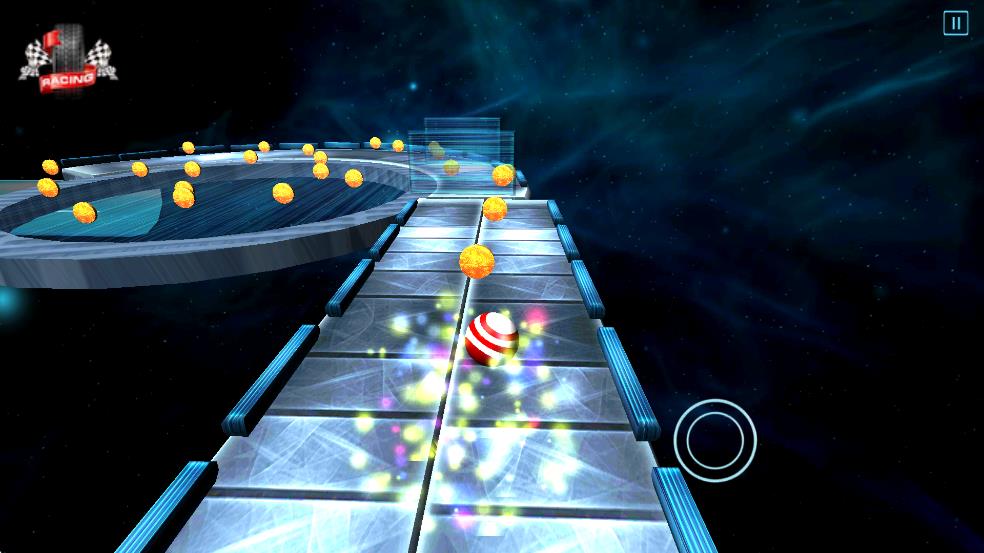Touch the circular virtual joystick control
This screenshot has height=553, width=984.
pos(714,438)
